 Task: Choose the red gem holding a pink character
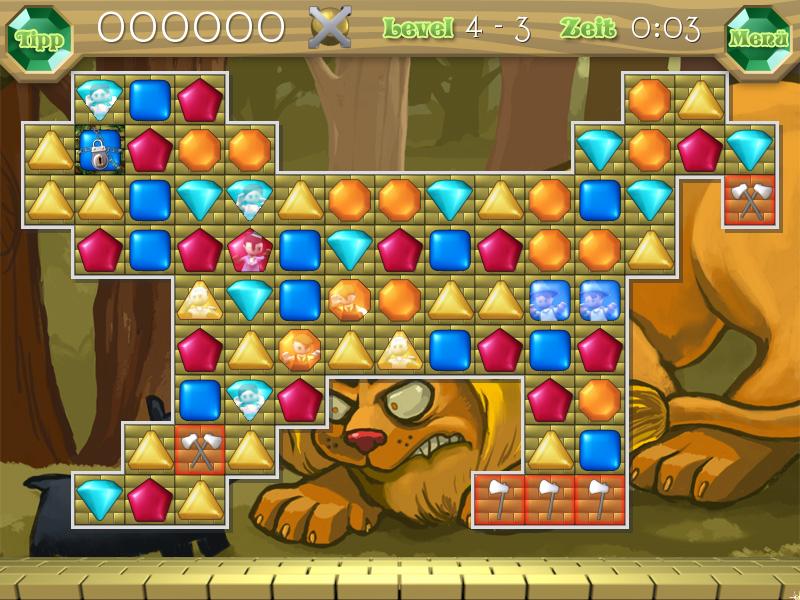tap(249, 250)
